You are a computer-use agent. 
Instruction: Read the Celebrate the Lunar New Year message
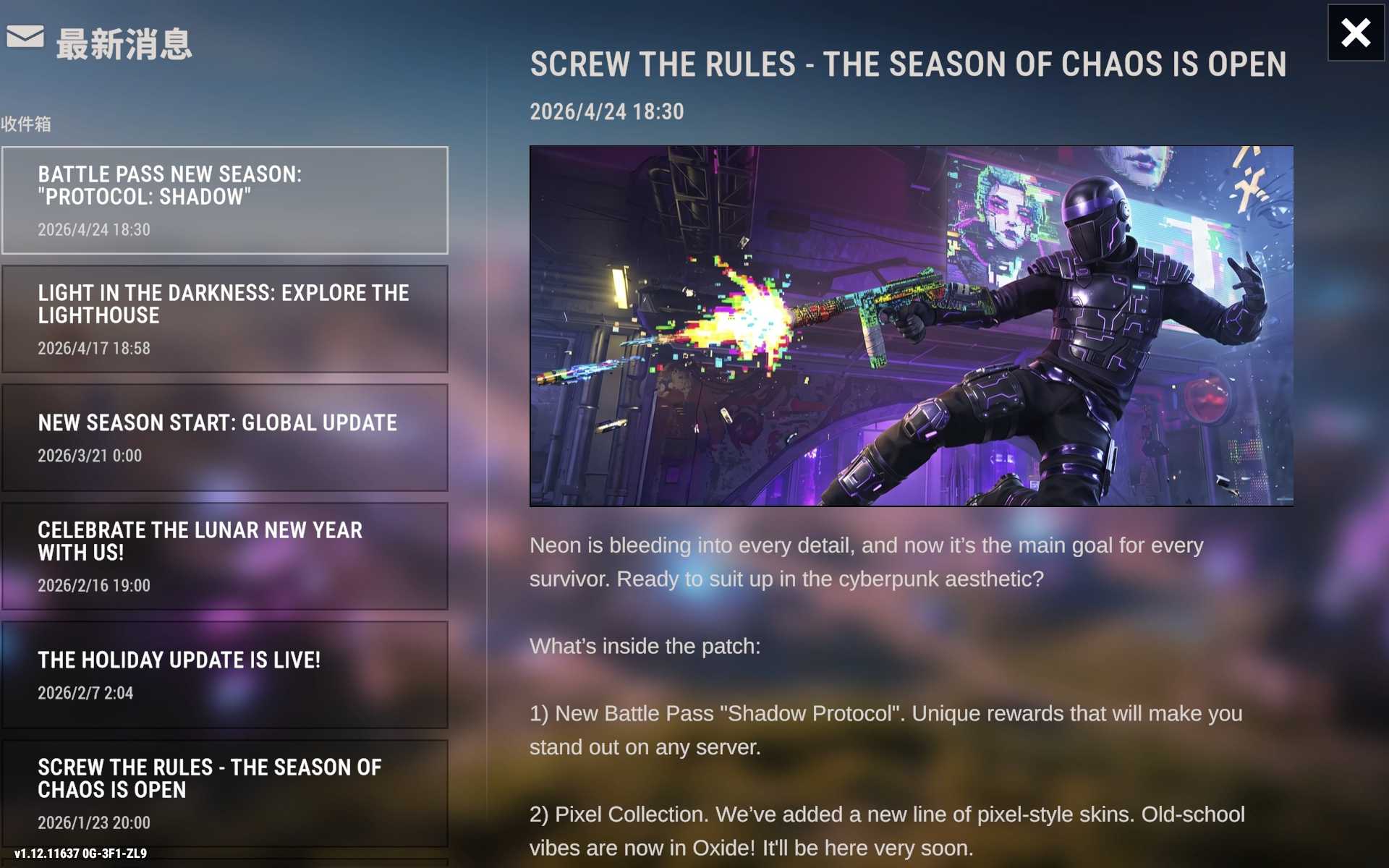click(x=224, y=556)
